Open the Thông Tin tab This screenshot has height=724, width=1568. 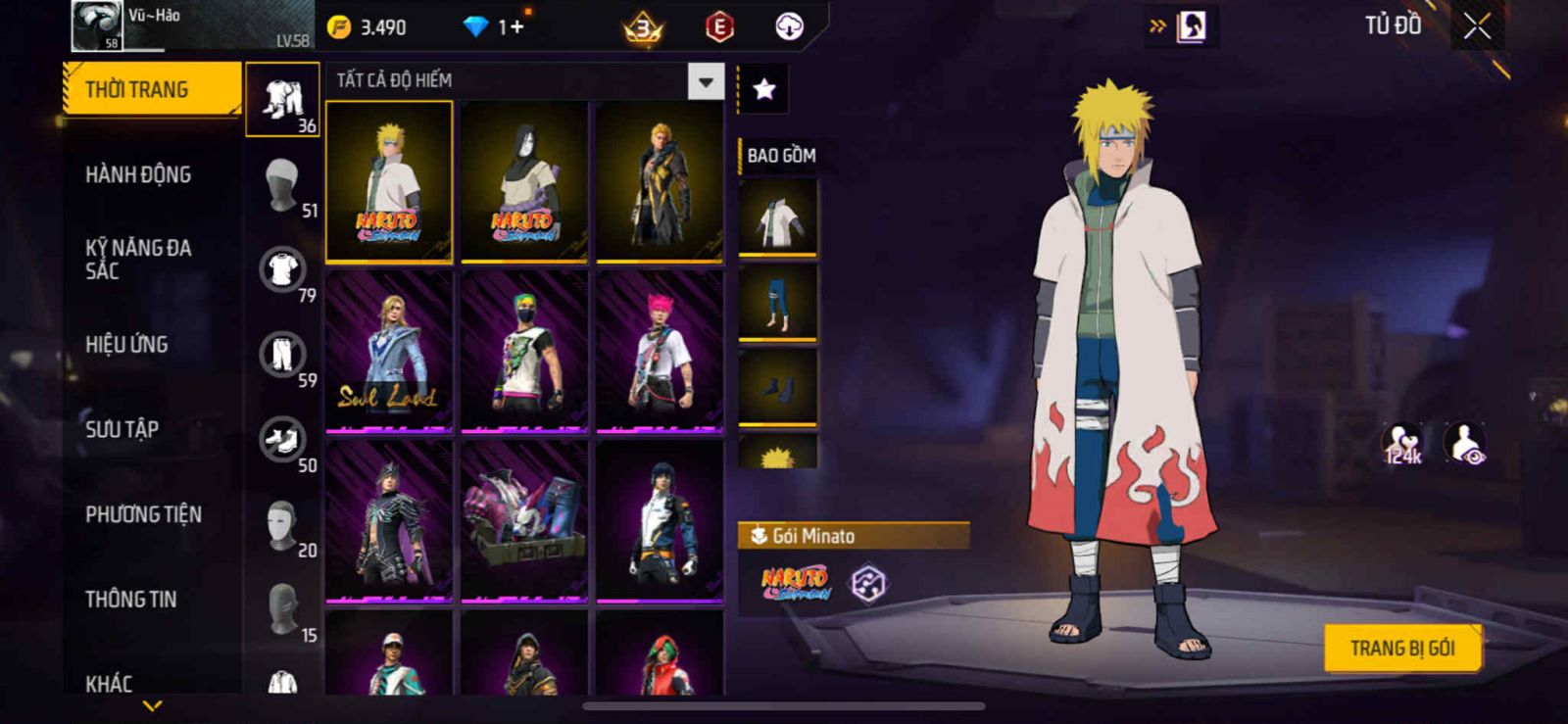pyautogui.click(x=130, y=599)
